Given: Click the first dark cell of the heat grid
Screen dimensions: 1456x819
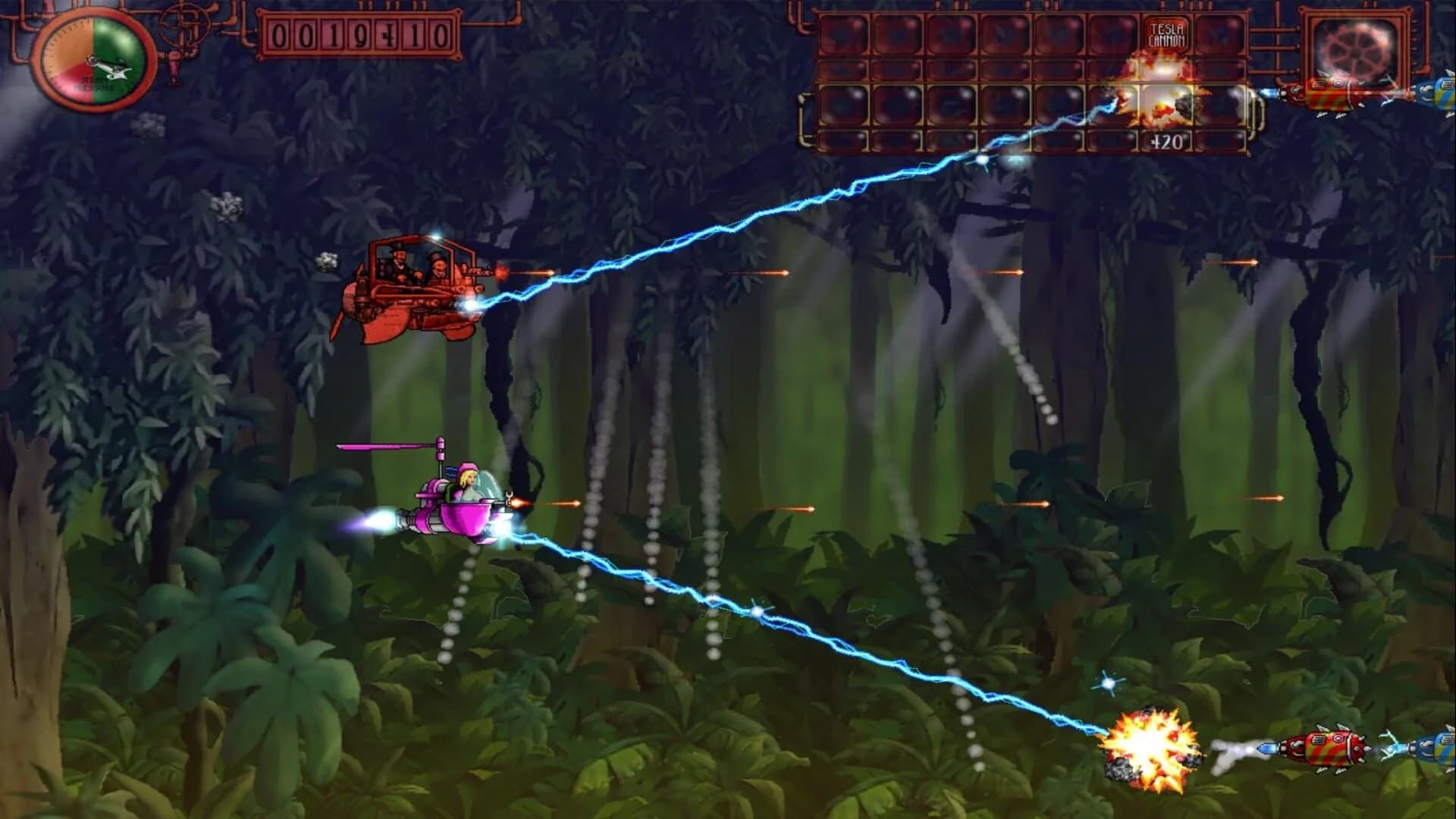Looking at the screenshot, I should pyautogui.click(x=843, y=34).
